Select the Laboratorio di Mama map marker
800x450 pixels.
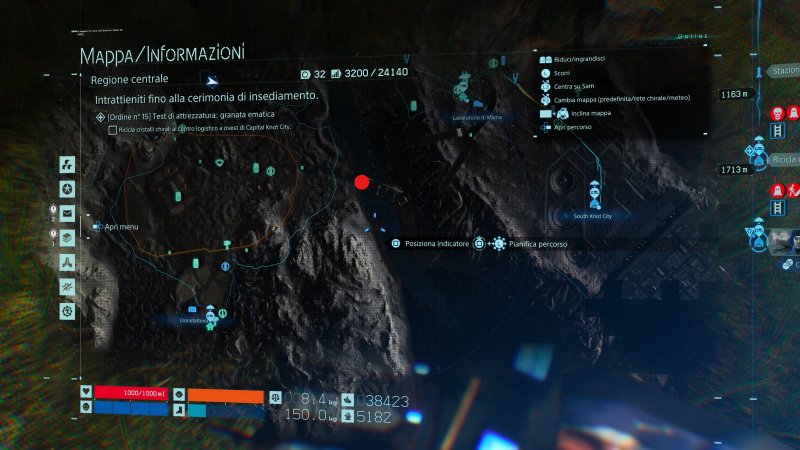click(x=467, y=85)
